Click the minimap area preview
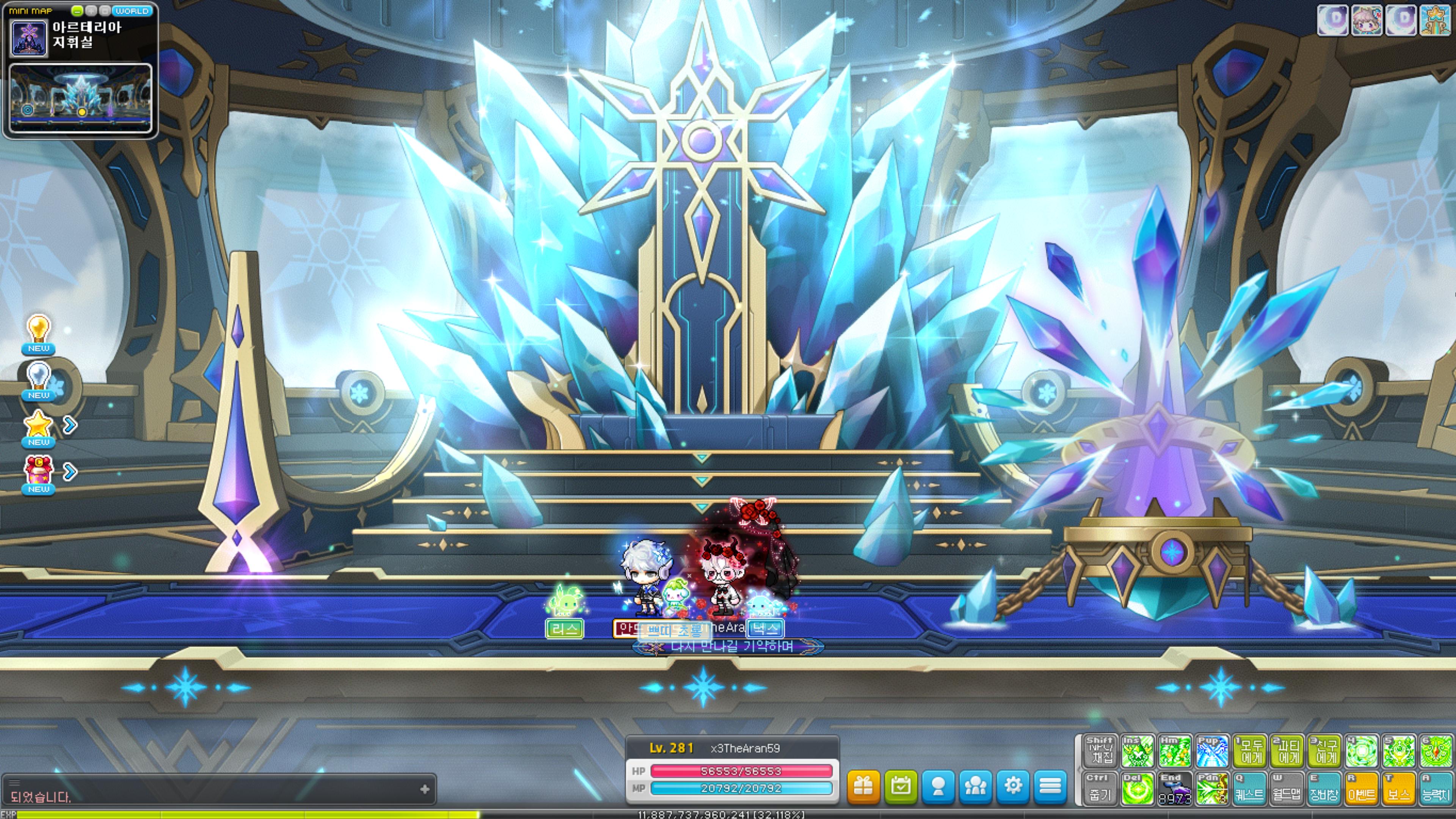The height and width of the screenshot is (819, 1456). tap(81, 98)
